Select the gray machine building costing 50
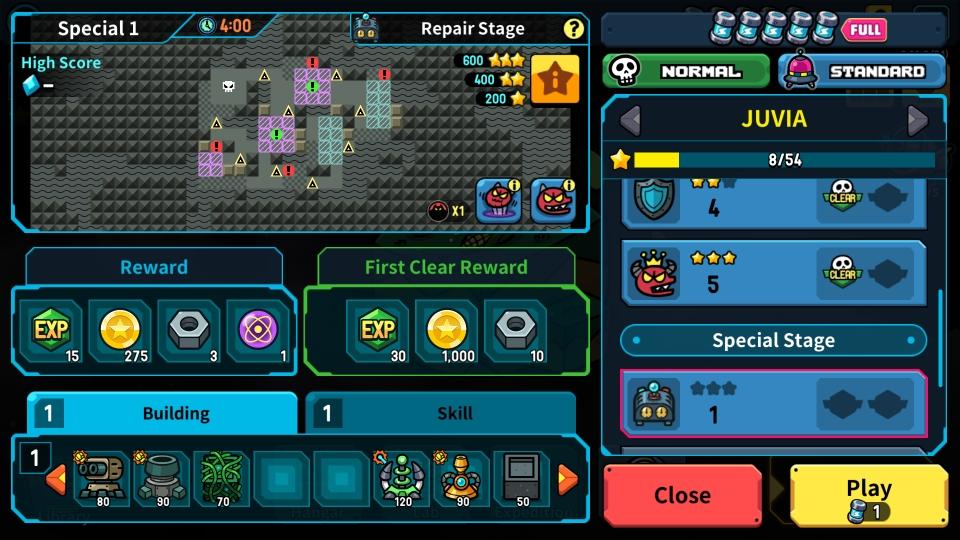This screenshot has height=540, width=960. tap(522, 478)
